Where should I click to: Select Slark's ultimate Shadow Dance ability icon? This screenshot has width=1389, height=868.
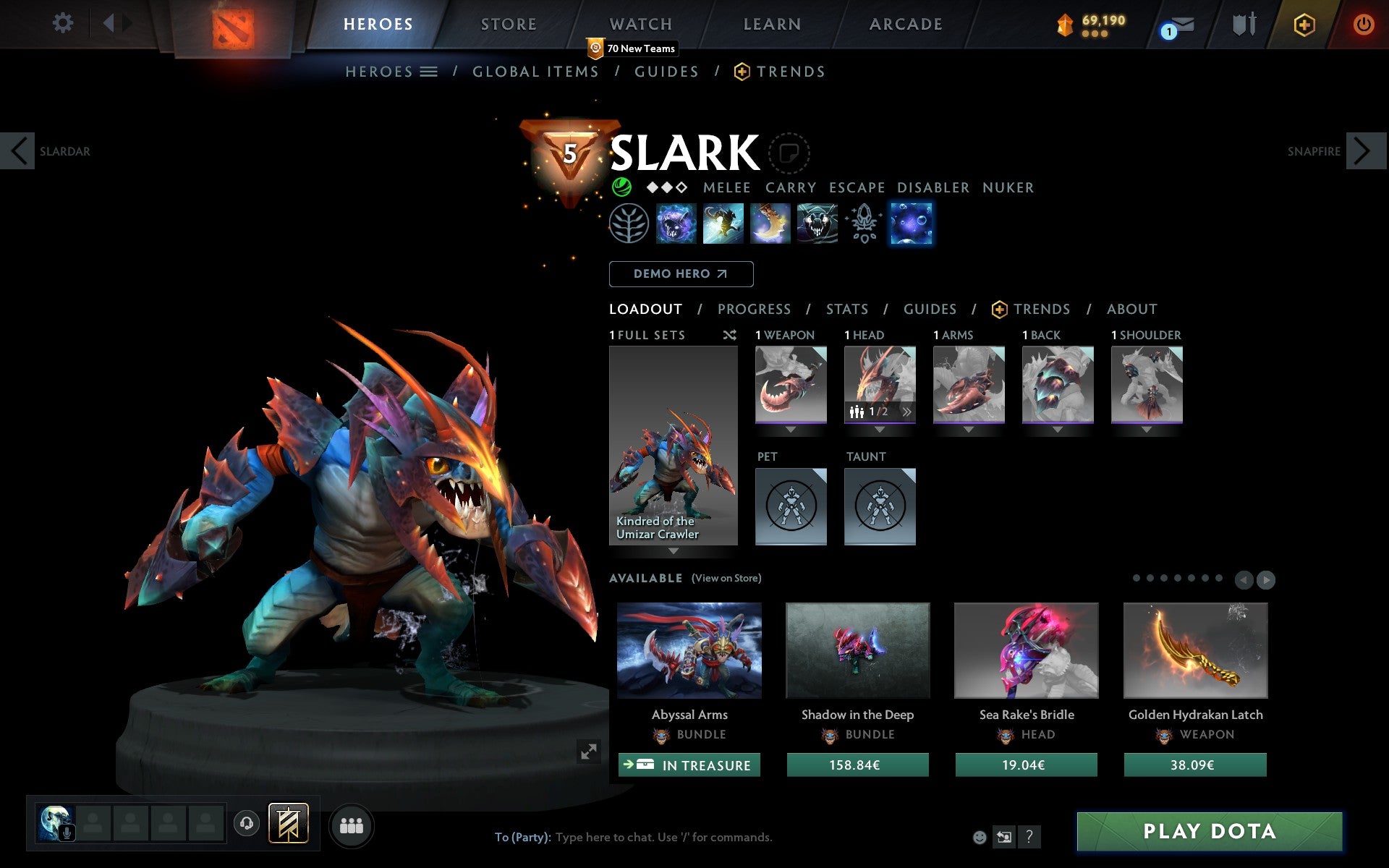pyautogui.click(x=911, y=224)
